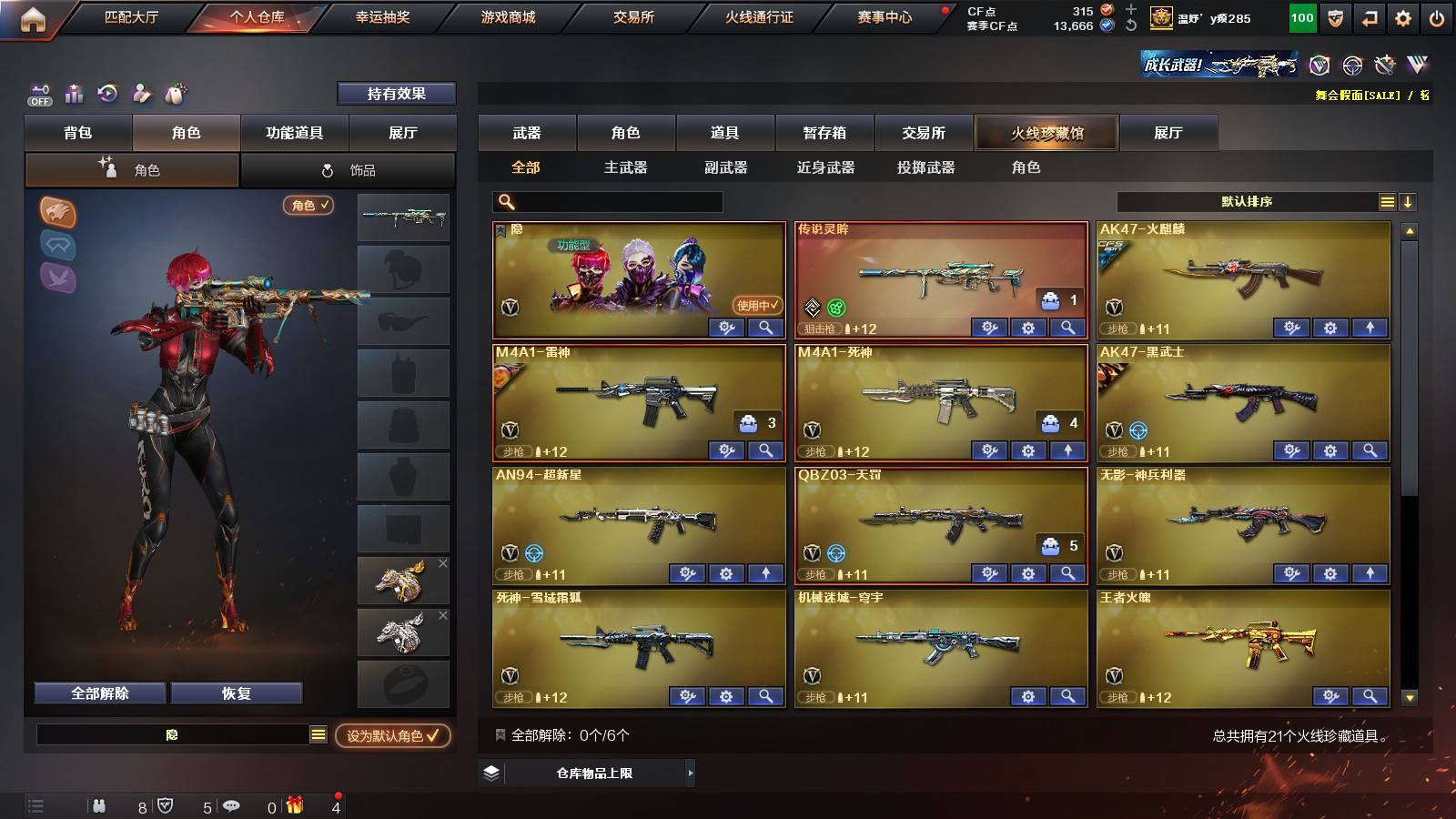Open the restore history icon near top left

(x=108, y=93)
